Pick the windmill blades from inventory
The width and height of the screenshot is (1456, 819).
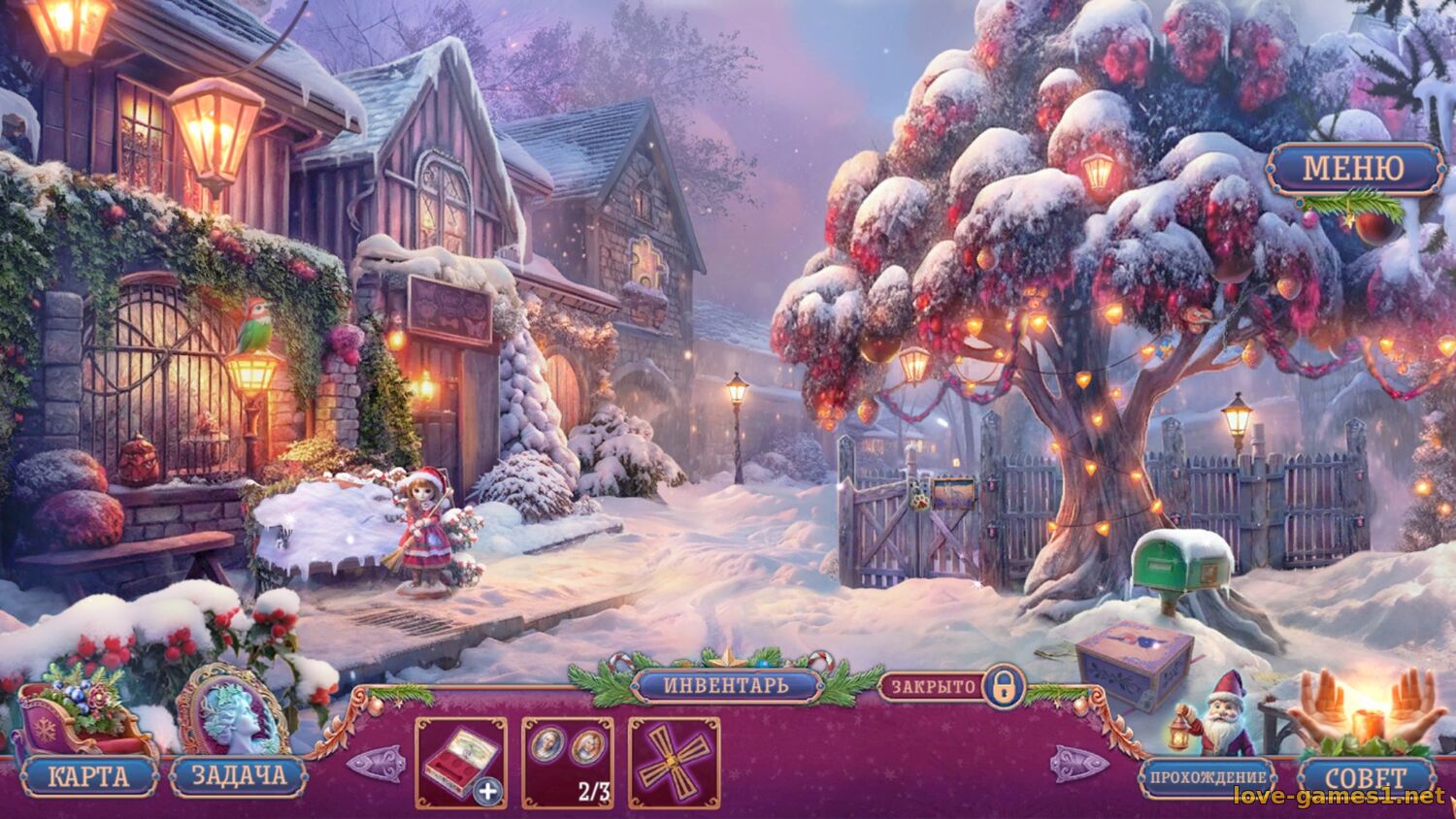[672, 762]
